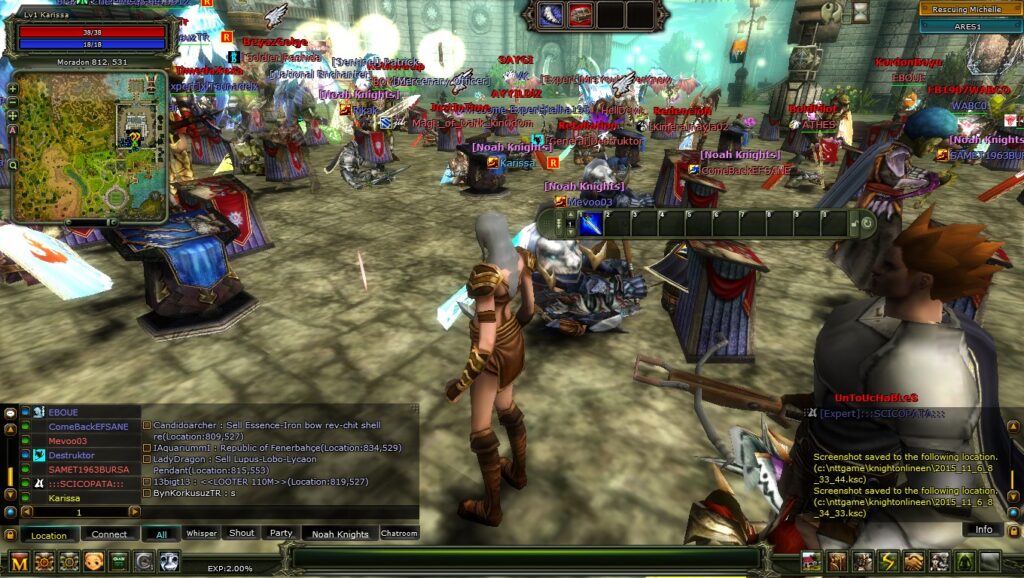
Task: Select the Connect tab
Action: 109,534
